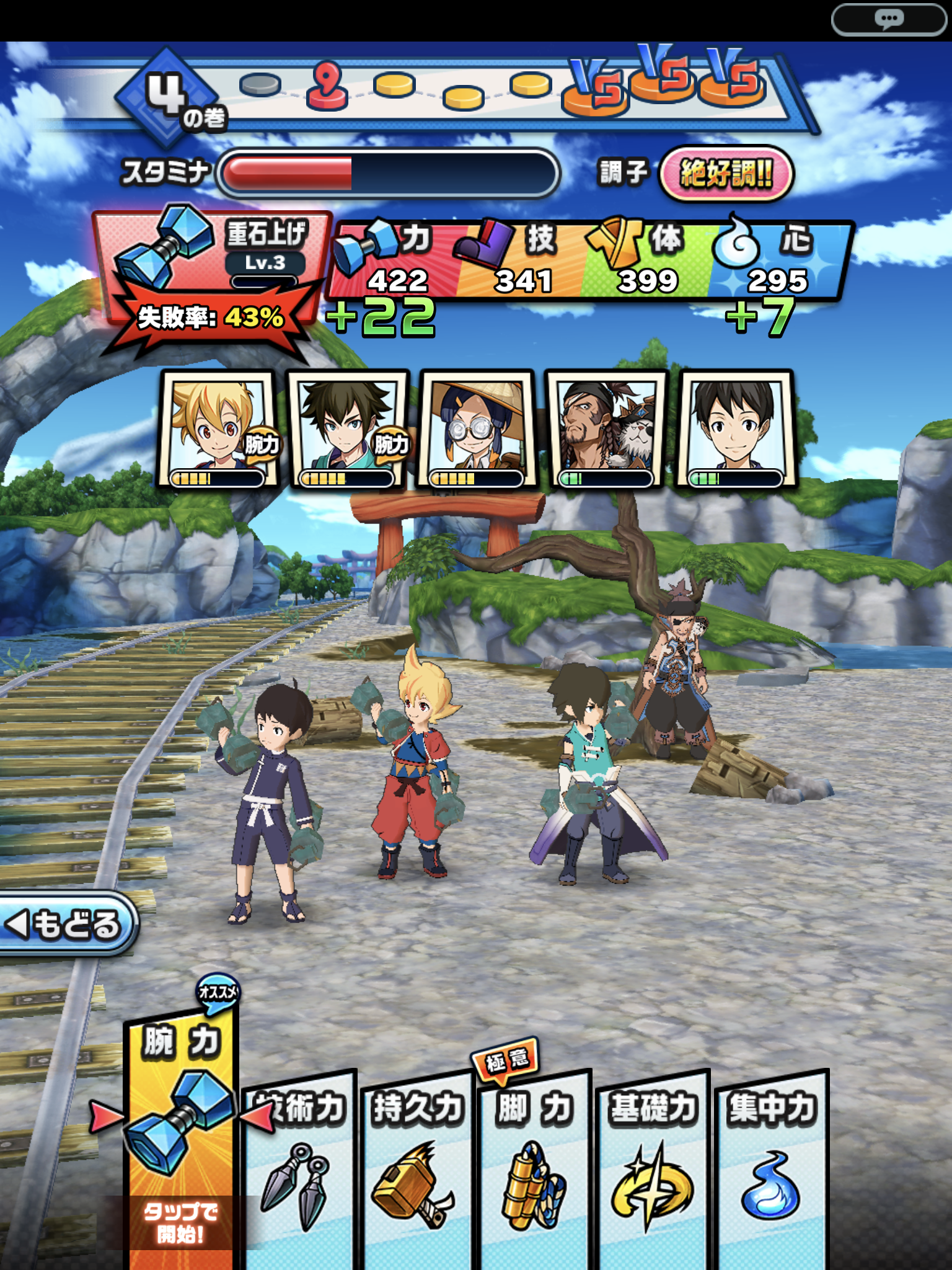
Task: Tap the 絶好調!! condition badge
Action: coord(726,174)
